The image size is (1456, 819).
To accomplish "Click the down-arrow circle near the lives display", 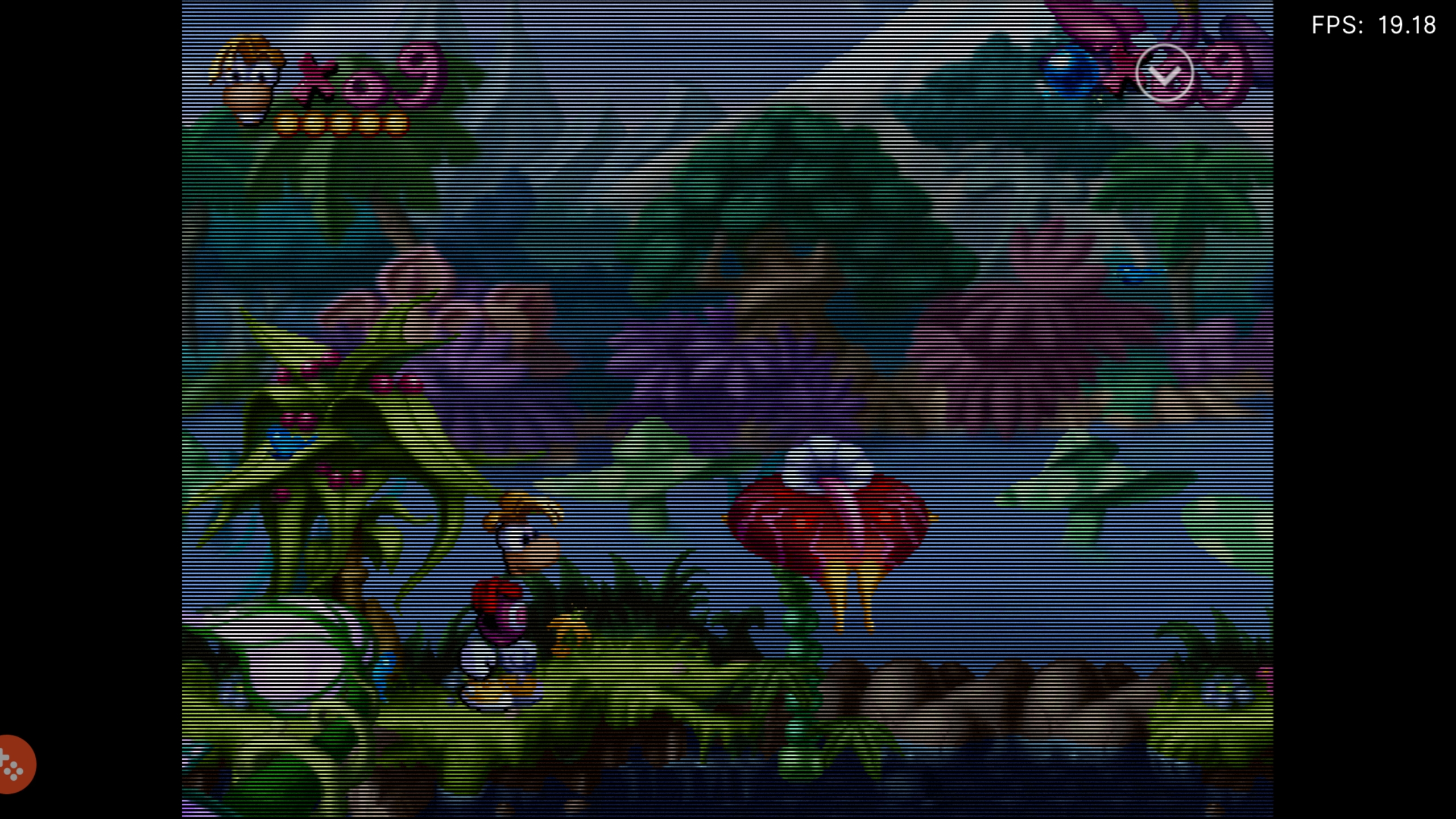I will point(1163,74).
